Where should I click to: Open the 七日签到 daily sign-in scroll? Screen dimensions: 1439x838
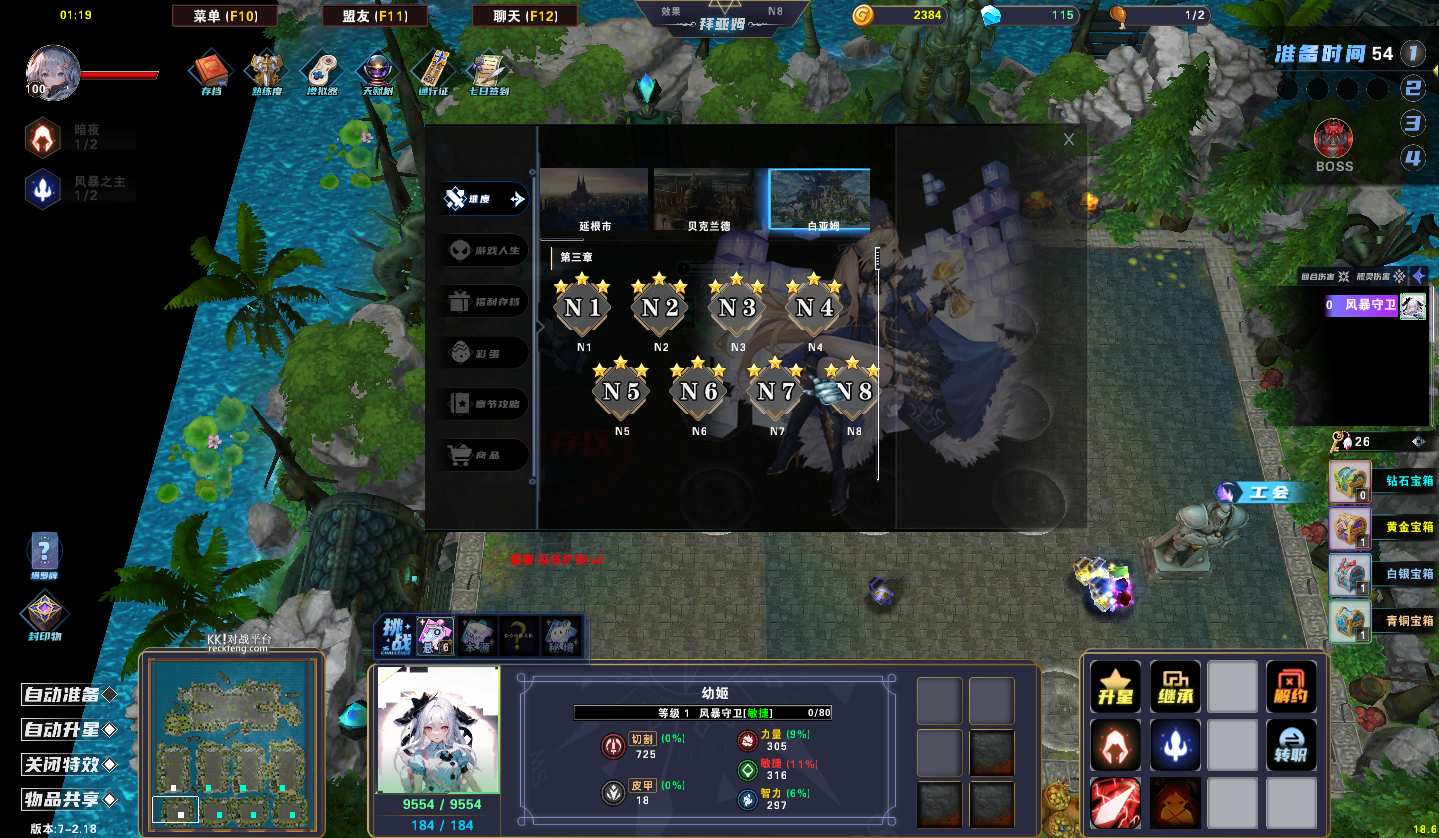[x=489, y=71]
